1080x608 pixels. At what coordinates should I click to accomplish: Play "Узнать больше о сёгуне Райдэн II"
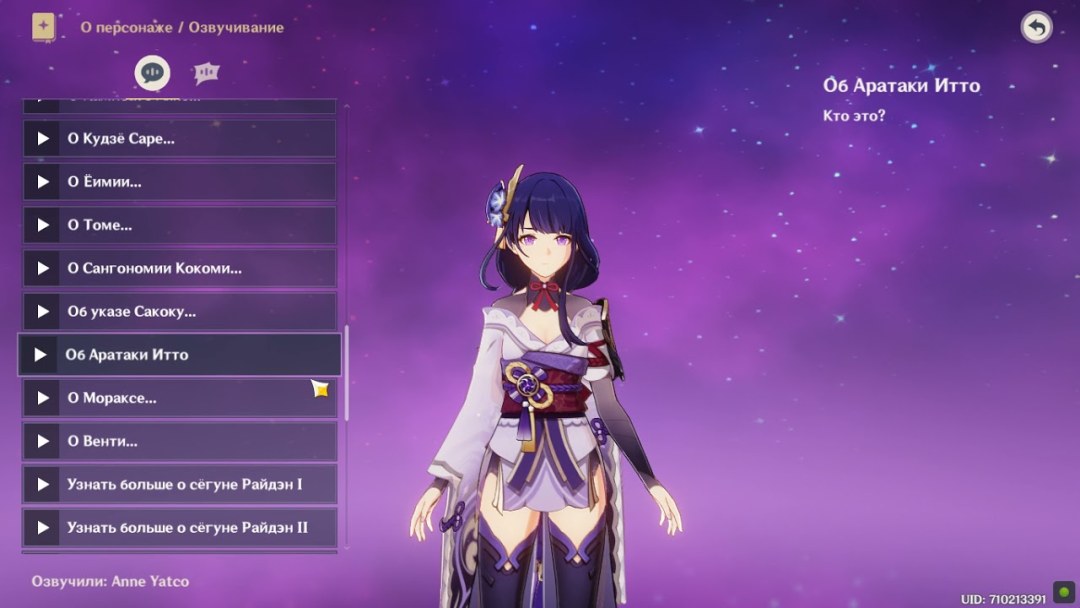pos(180,527)
